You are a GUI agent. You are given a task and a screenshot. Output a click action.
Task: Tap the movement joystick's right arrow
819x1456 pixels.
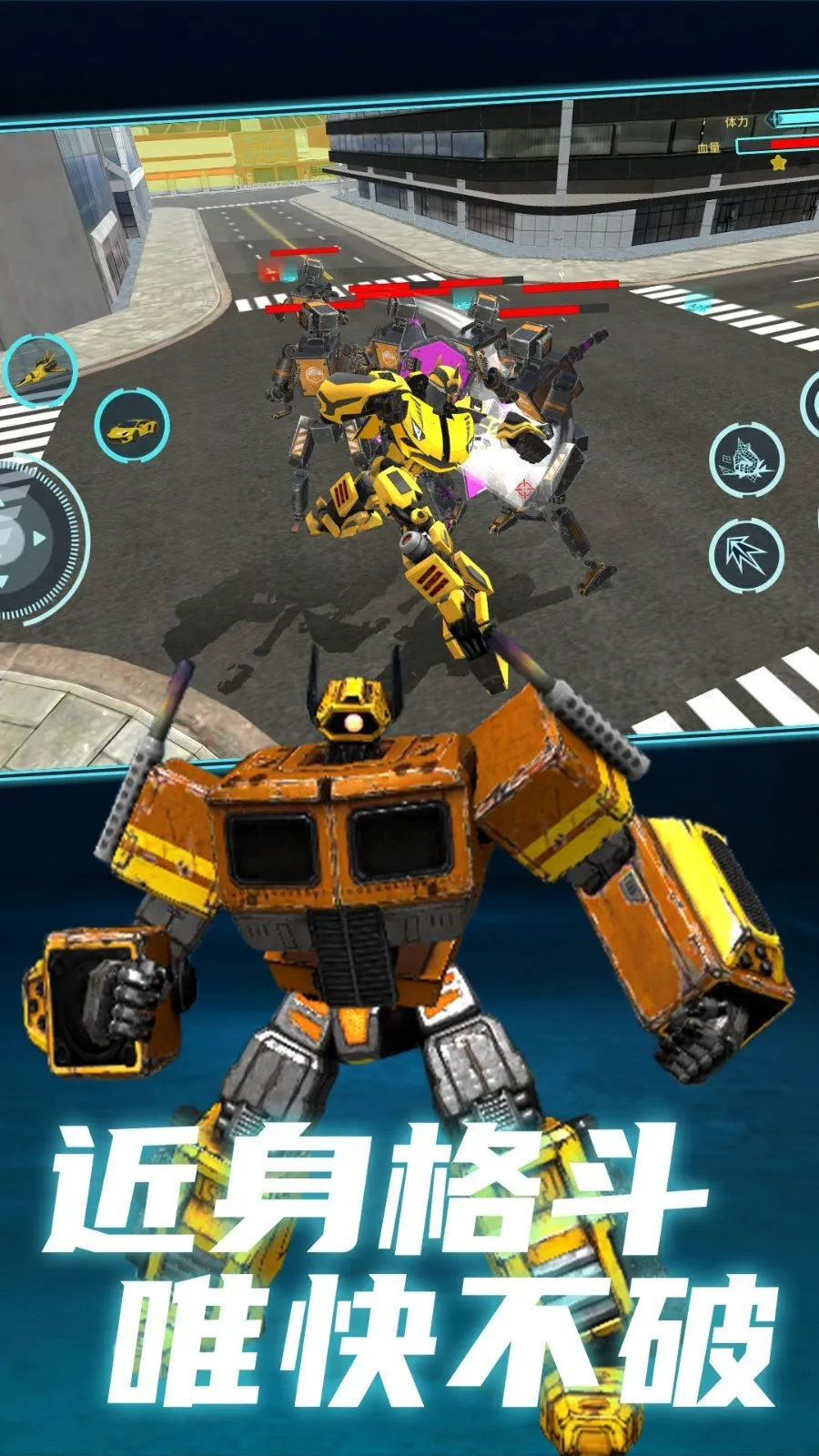(x=40, y=539)
